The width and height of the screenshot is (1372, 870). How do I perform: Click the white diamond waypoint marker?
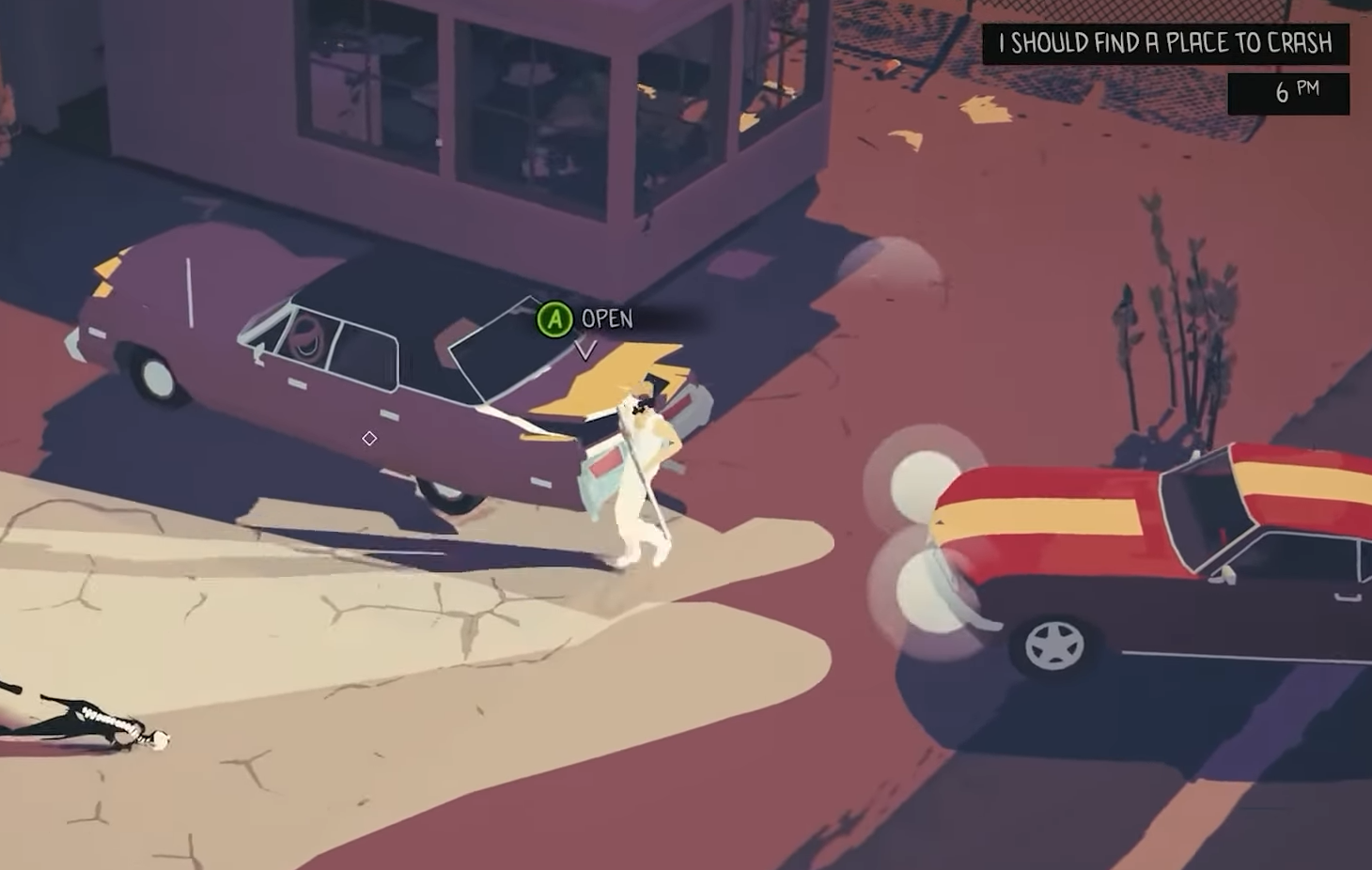pyautogui.click(x=368, y=438)
